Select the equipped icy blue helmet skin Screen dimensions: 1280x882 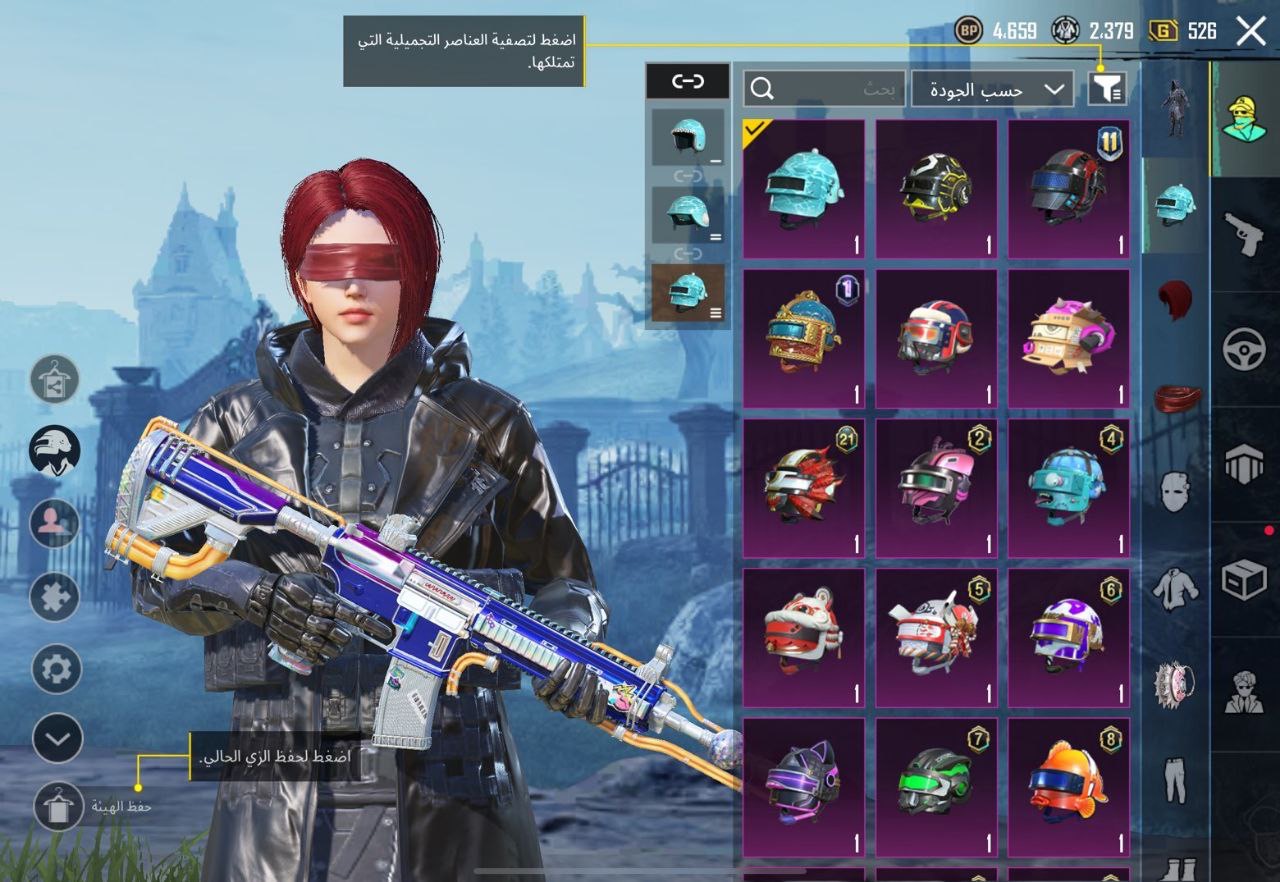(803, 189)
